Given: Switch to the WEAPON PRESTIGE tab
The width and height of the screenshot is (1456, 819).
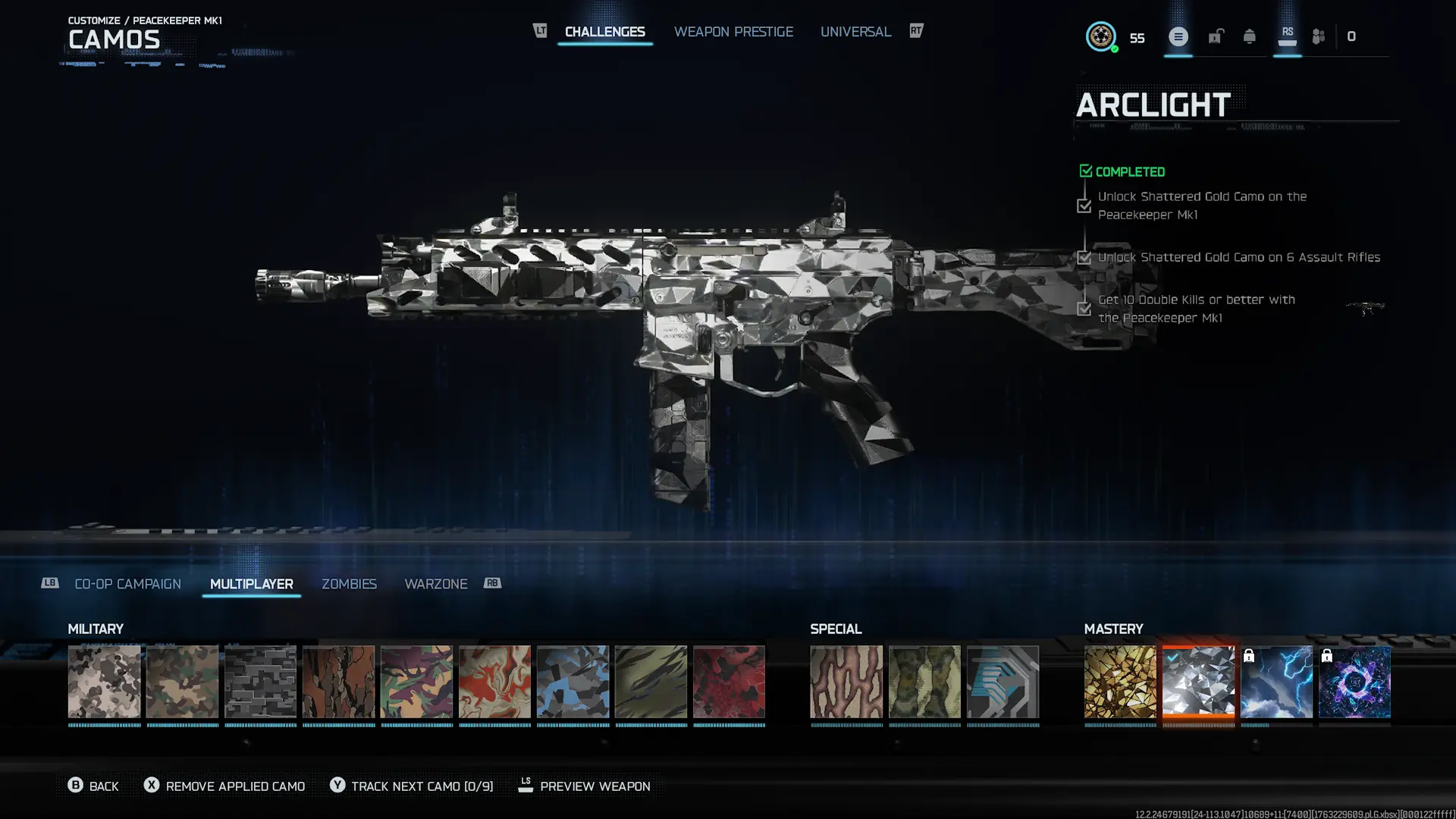Looking at the screenshot, I should click(733, 31).
